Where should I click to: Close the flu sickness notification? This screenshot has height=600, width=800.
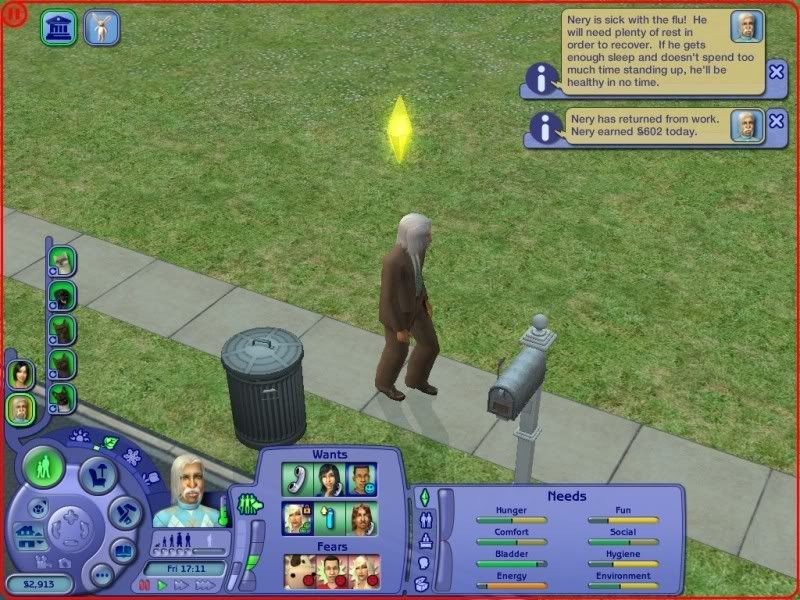pos(777,71)
